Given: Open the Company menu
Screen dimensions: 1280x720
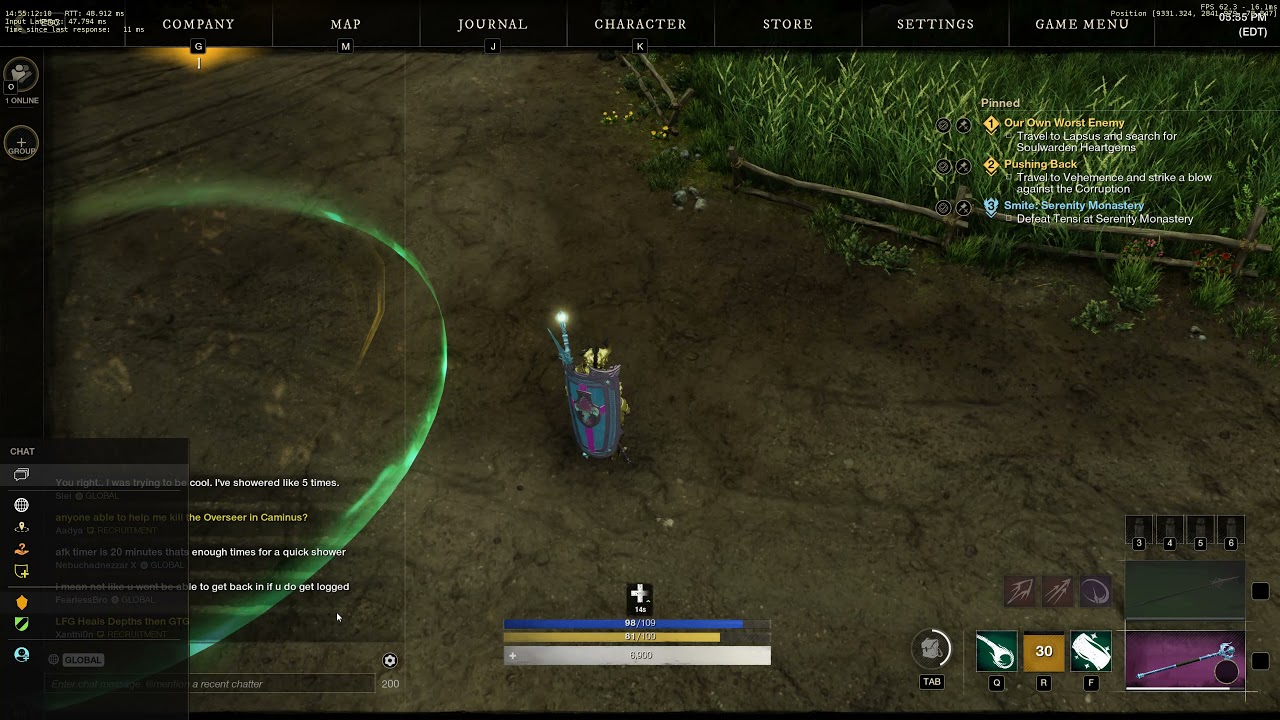Looking at the screenshot, I should click(x=198, y=24).
